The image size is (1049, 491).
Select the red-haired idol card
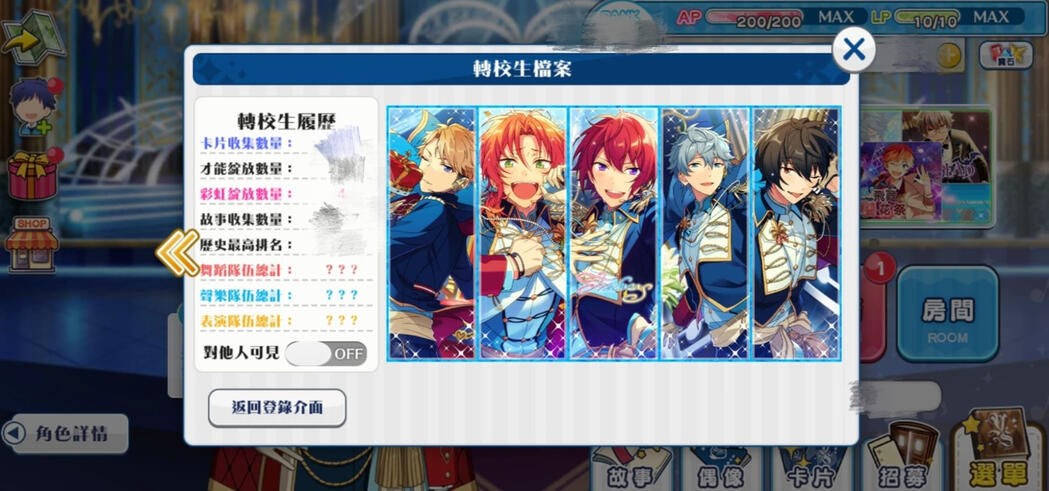[614, 233]
